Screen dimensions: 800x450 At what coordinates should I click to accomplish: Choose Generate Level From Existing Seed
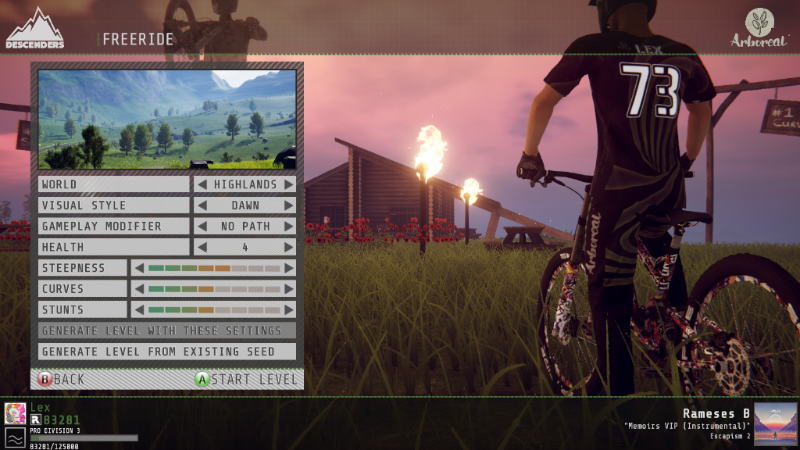tap(167, 352)
